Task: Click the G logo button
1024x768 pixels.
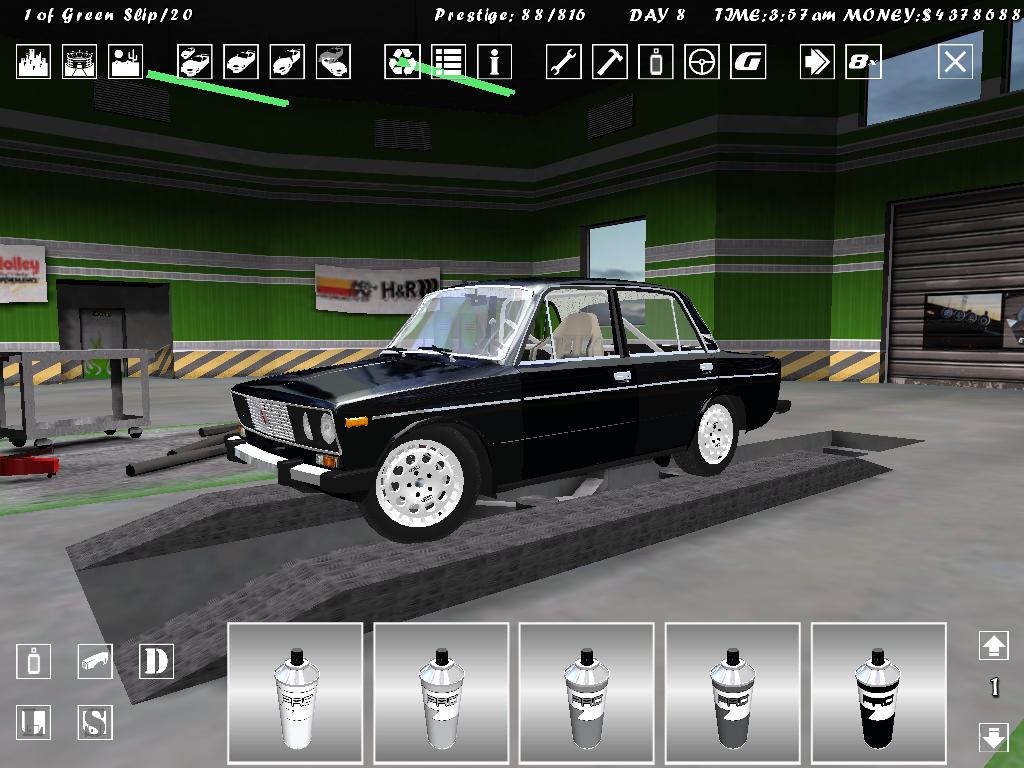Action: [x=748, y=62]
